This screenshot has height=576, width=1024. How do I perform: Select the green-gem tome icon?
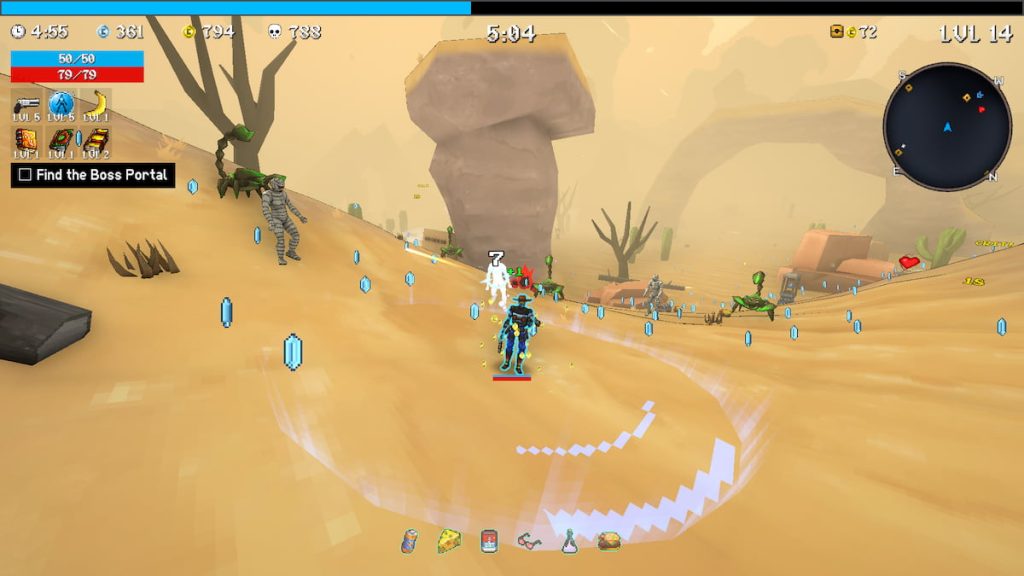click(61, 140)
